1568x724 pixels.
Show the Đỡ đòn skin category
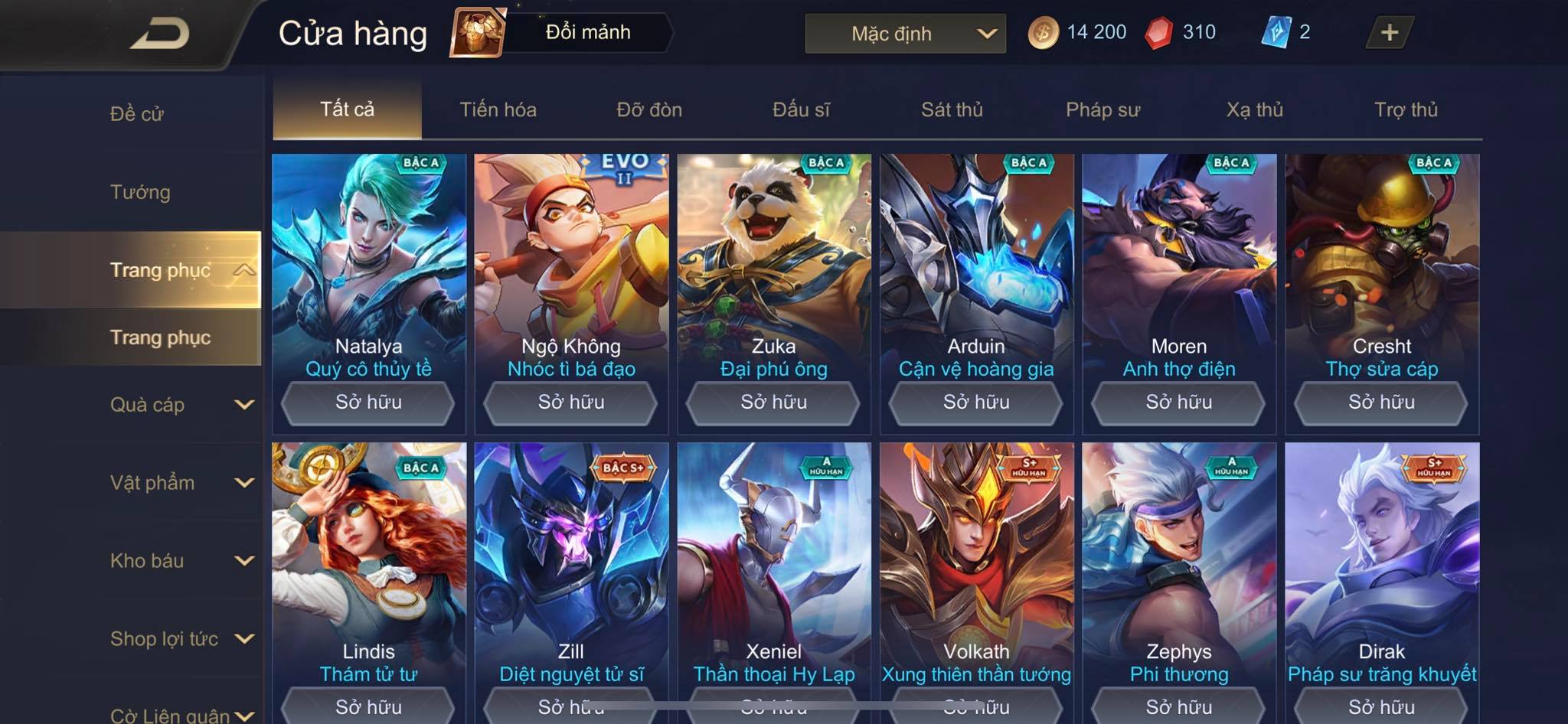[x=649, y=109]
